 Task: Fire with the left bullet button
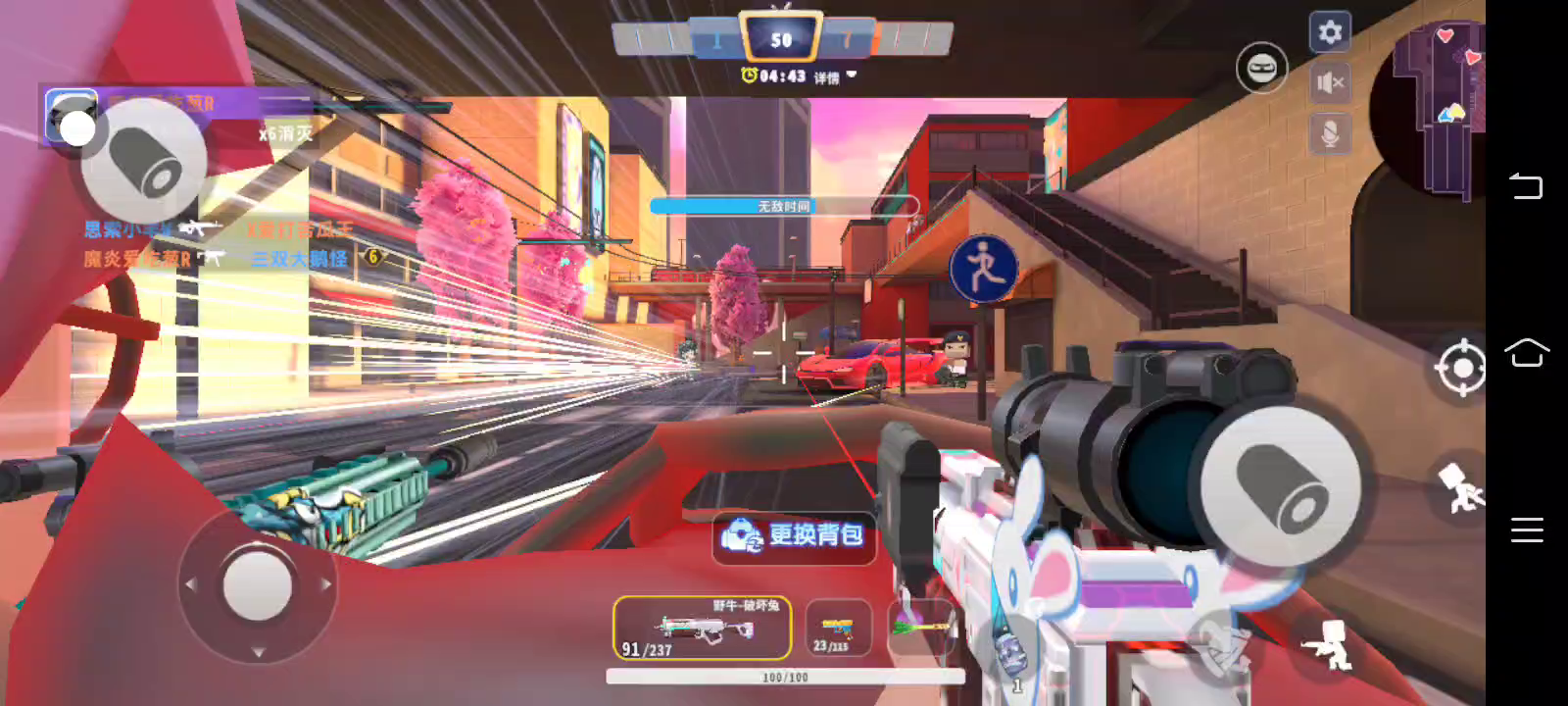[144, 161]
